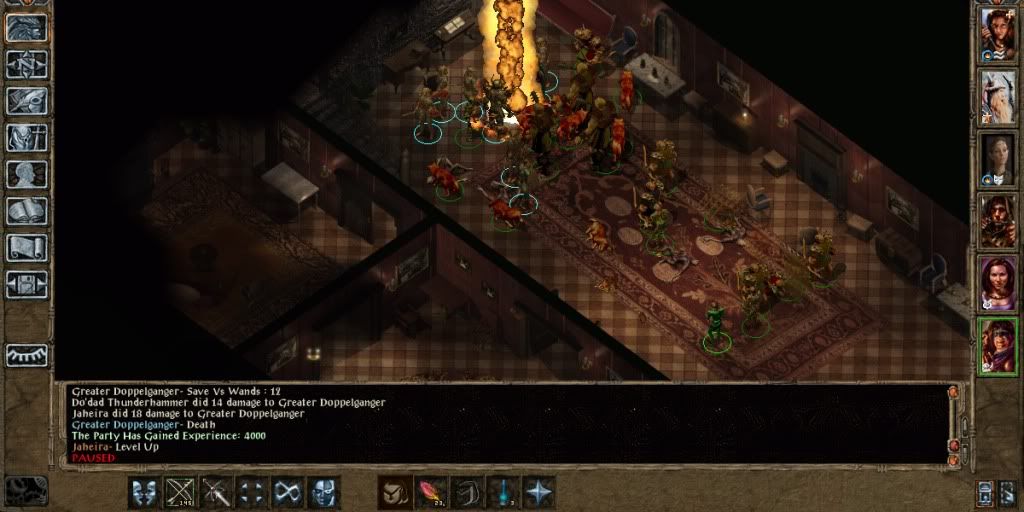The image size is (1024, 512).
Task: Open the priest scroll screen
Action: [27, 247]
